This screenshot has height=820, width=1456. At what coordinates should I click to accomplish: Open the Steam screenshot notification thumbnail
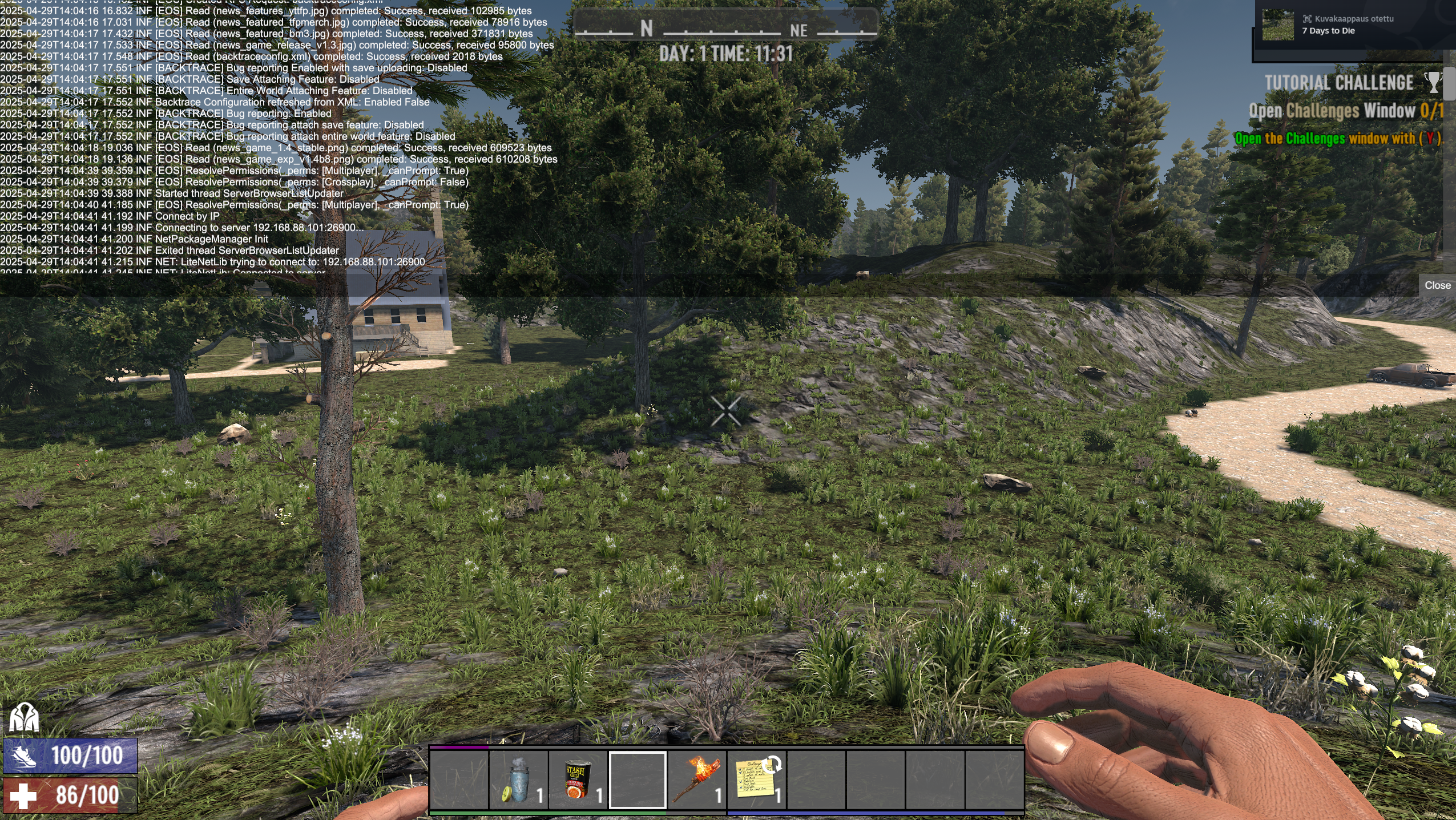1277,25
